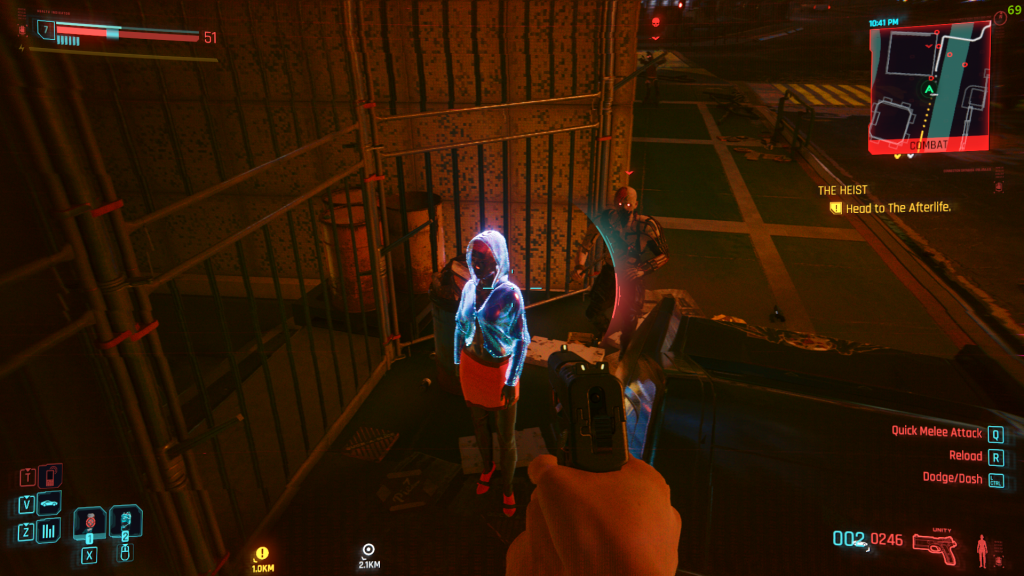The image size is (1024, 576).
Task: Click the white waypoint marker at 2.1KM
Action: click(x=368, y=549)
